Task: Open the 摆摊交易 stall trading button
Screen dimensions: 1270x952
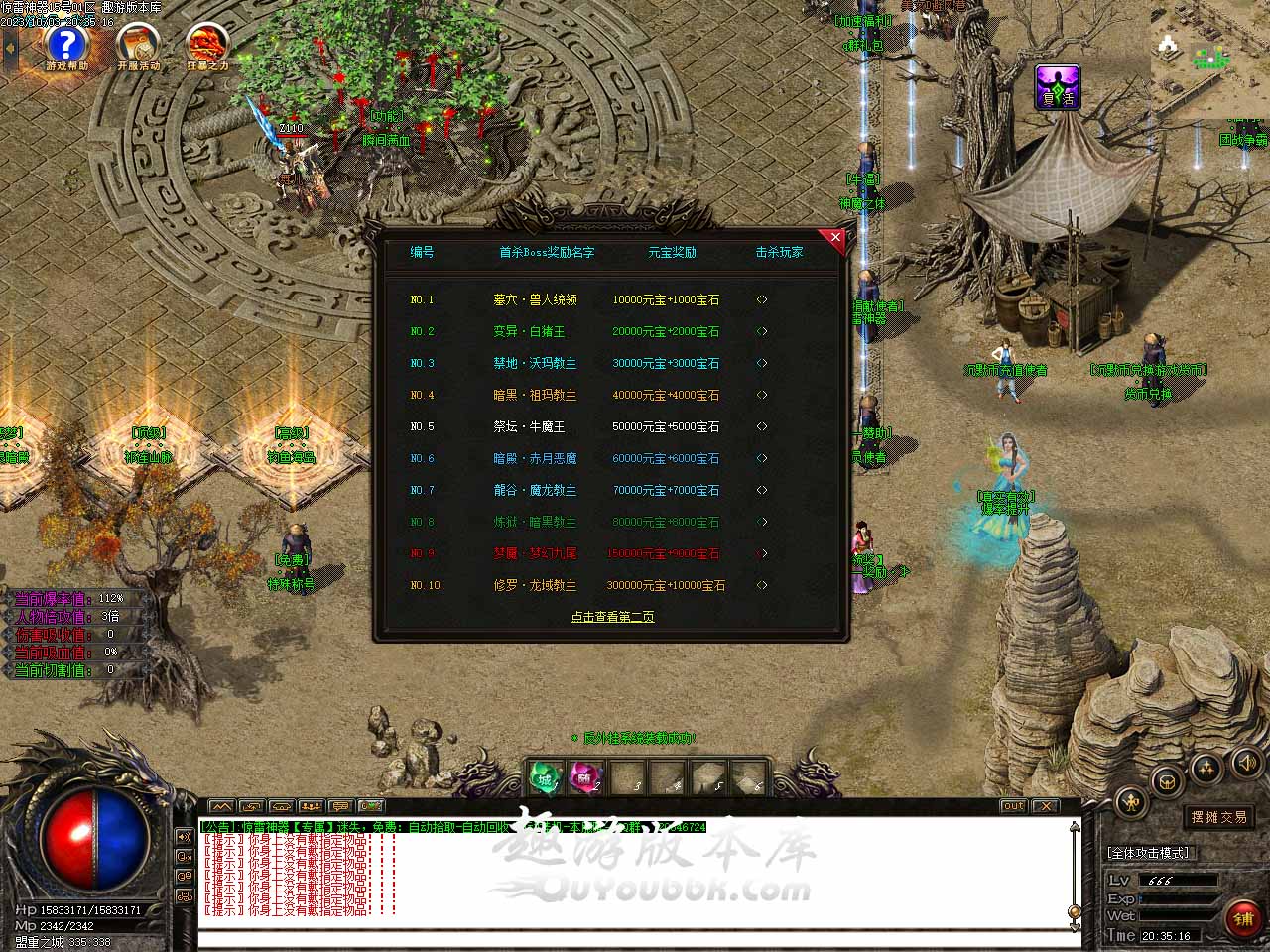Action: 1219,817
